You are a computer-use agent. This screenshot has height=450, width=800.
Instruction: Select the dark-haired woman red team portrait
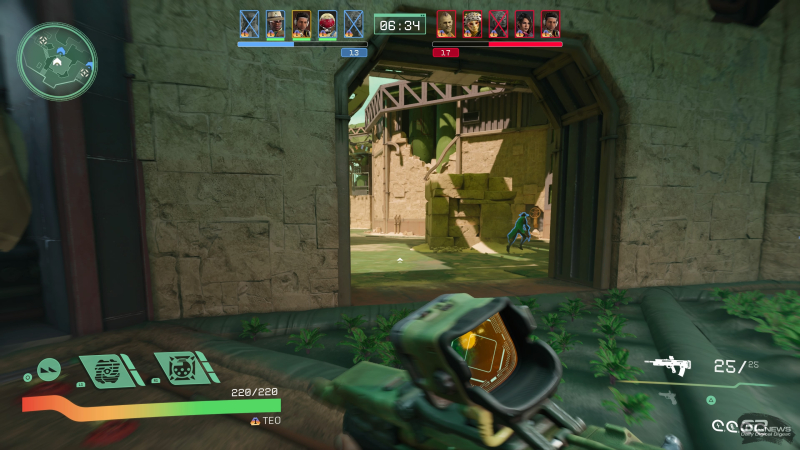point(524,23)
